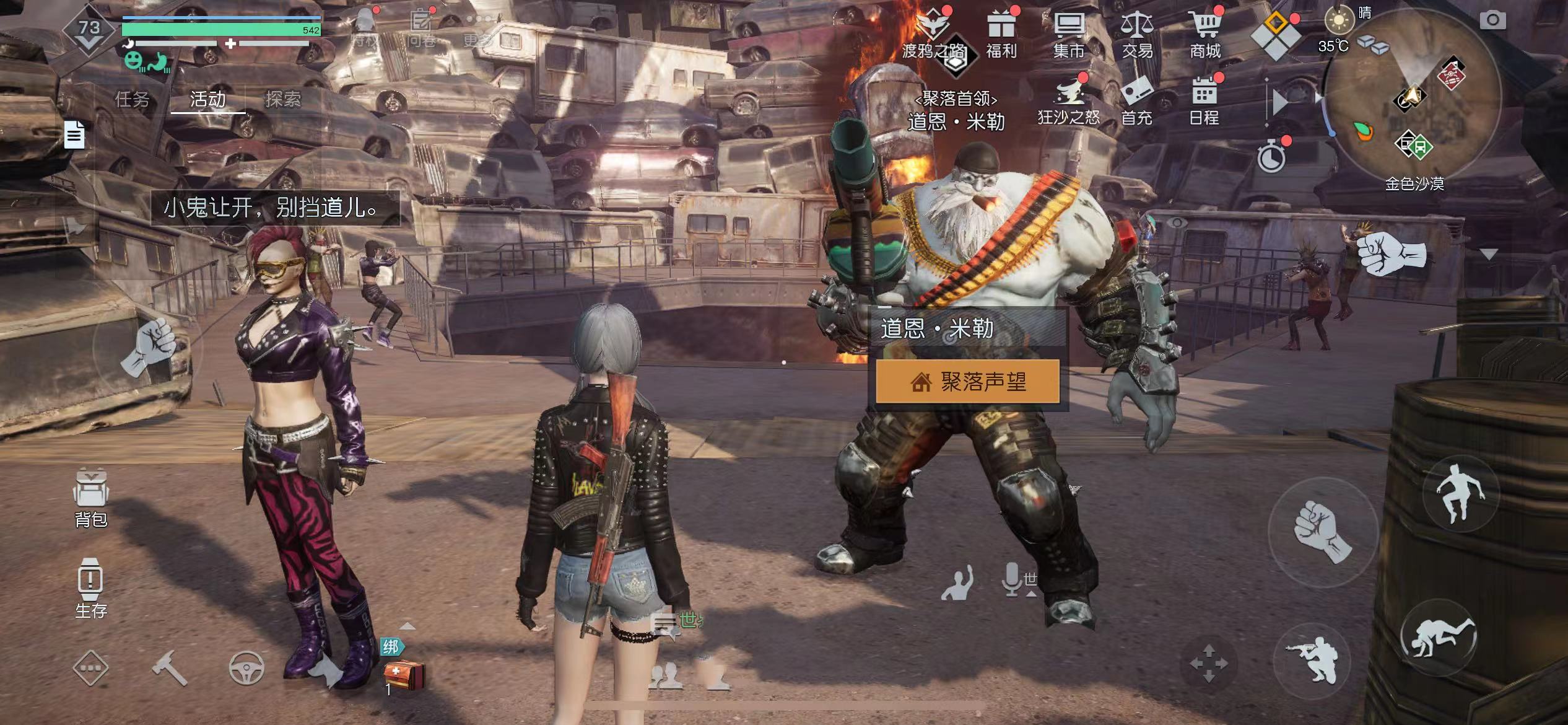Viewport: 1568px width, 725px height.
Task: Open the 福利 gift rewards menu
Action: tap(1001, 34)
